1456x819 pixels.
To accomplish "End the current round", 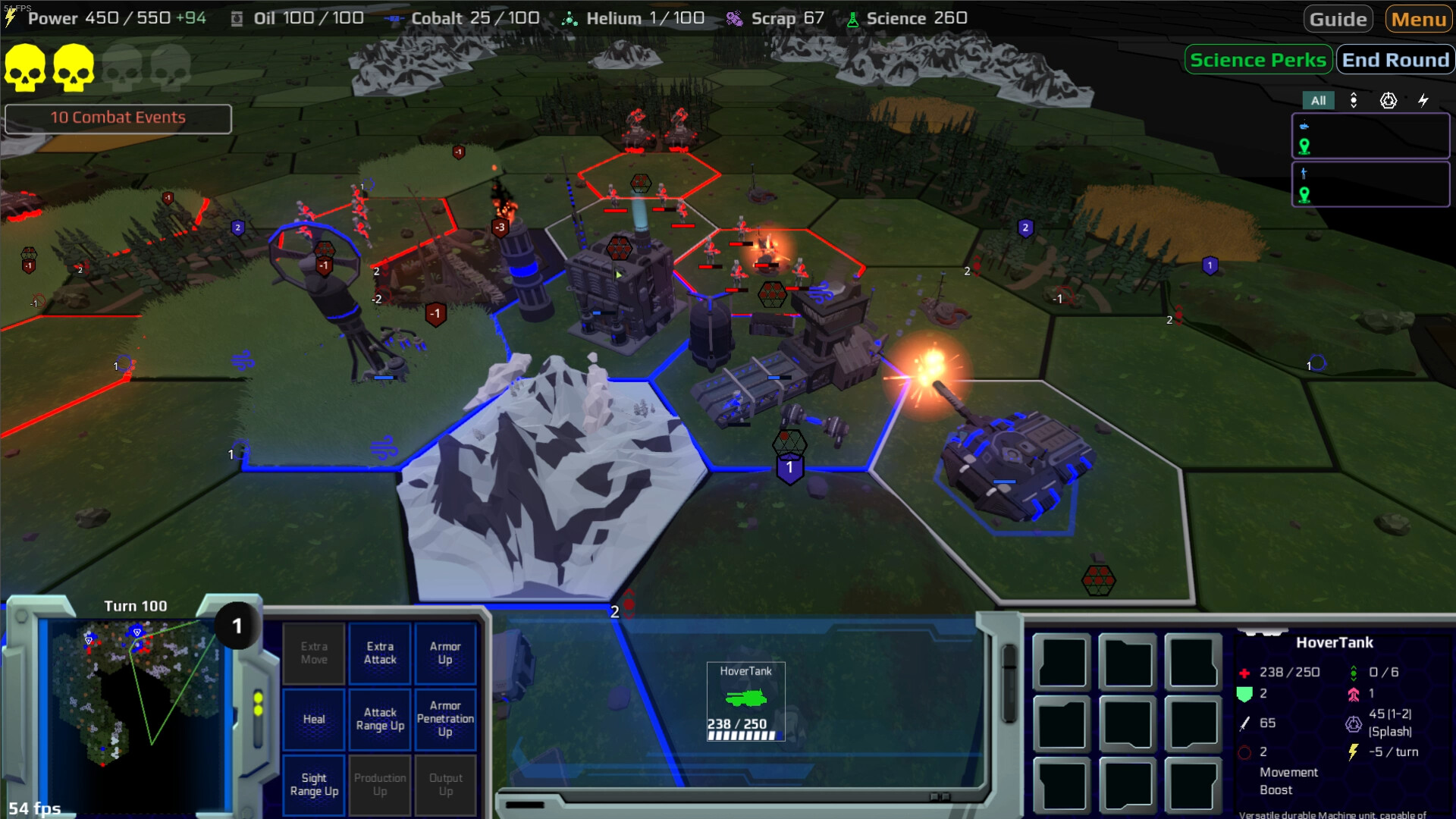I will (1395, 60).
